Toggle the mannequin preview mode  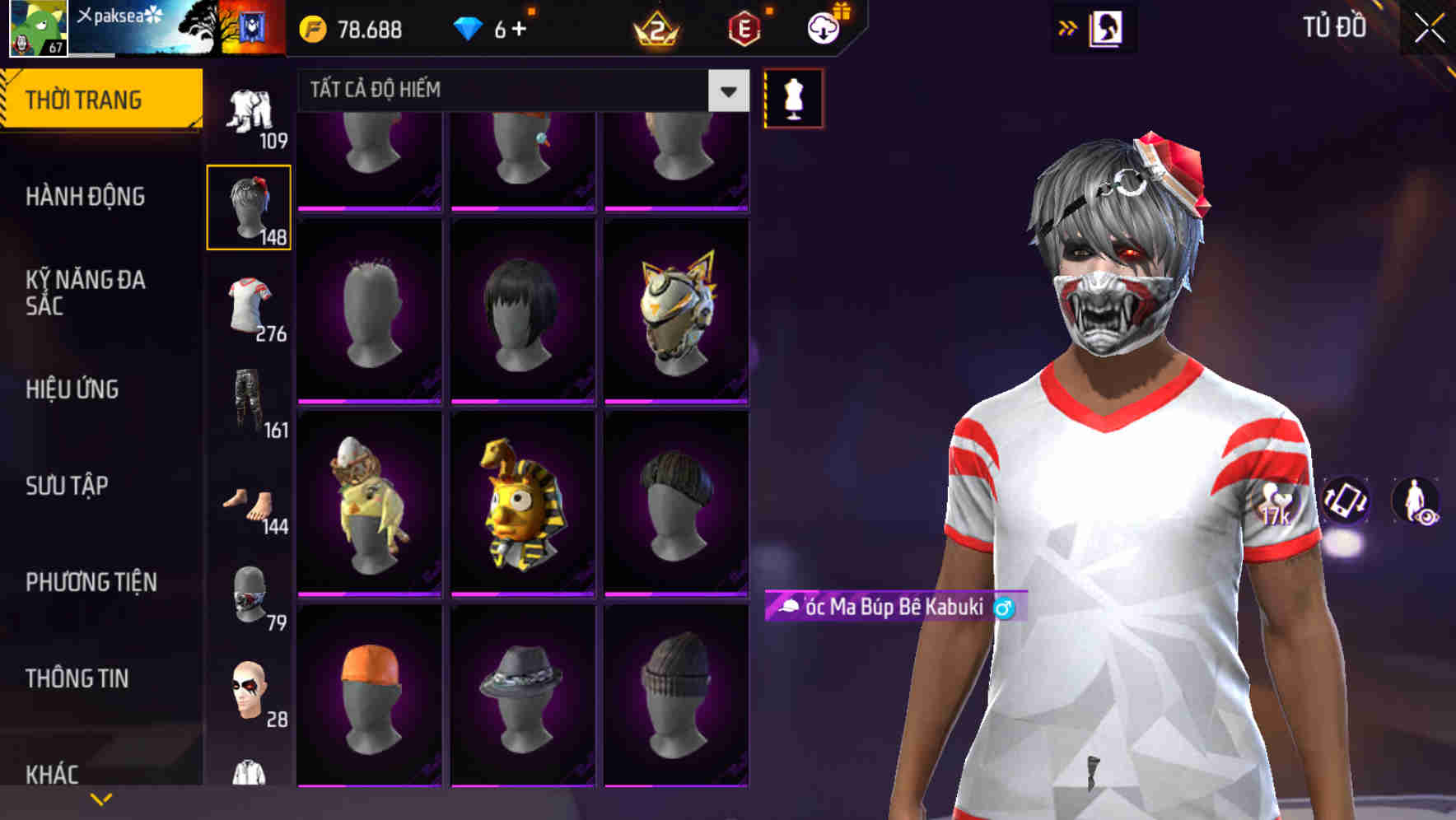pyautogui.click(x=792, y=99)
